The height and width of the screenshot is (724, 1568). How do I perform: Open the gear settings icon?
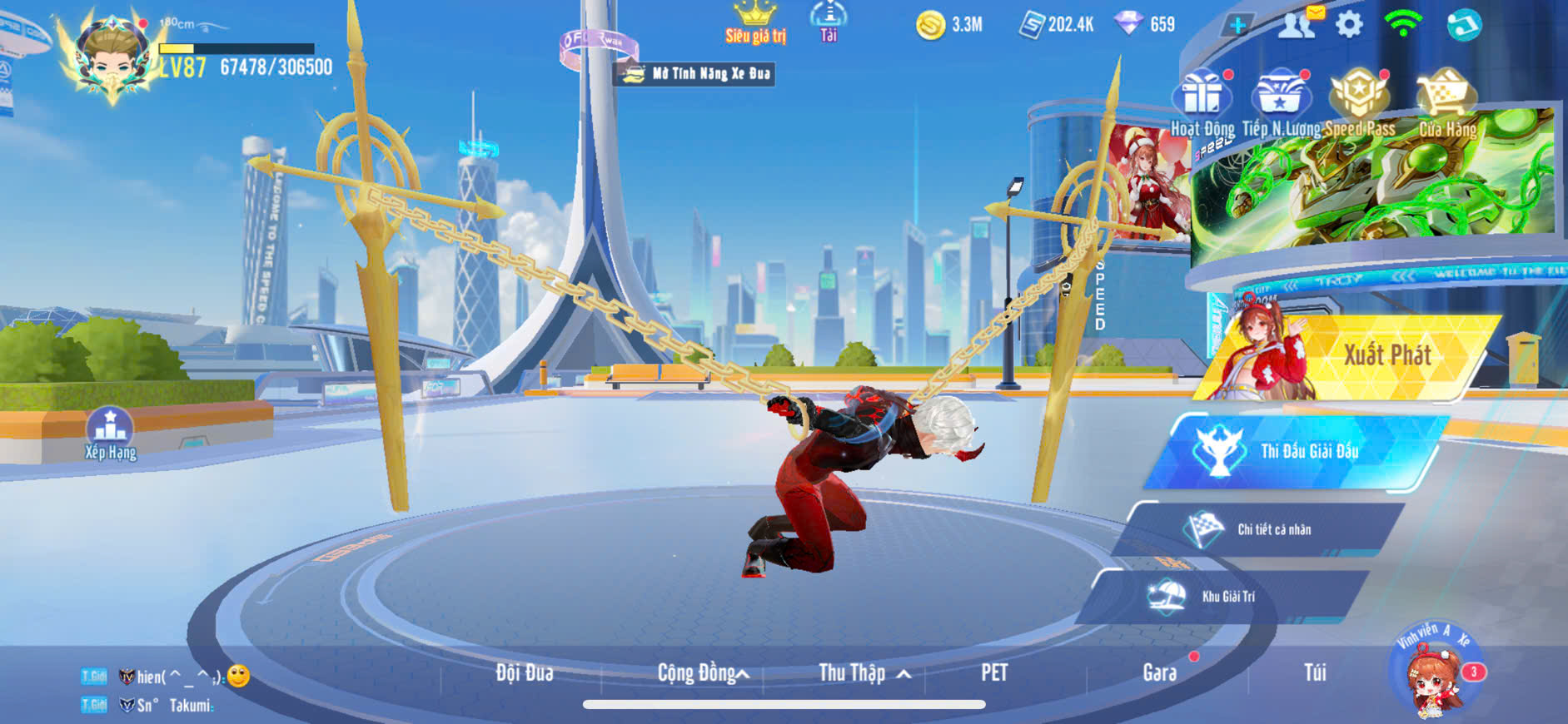point(1349,25)
